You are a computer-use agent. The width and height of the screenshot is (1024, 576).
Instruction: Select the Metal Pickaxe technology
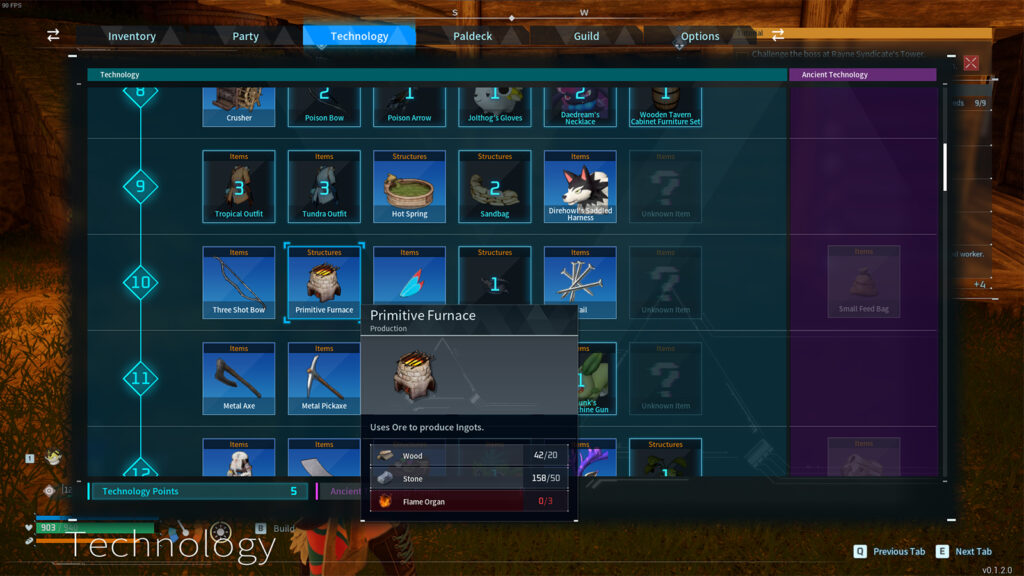324,378
